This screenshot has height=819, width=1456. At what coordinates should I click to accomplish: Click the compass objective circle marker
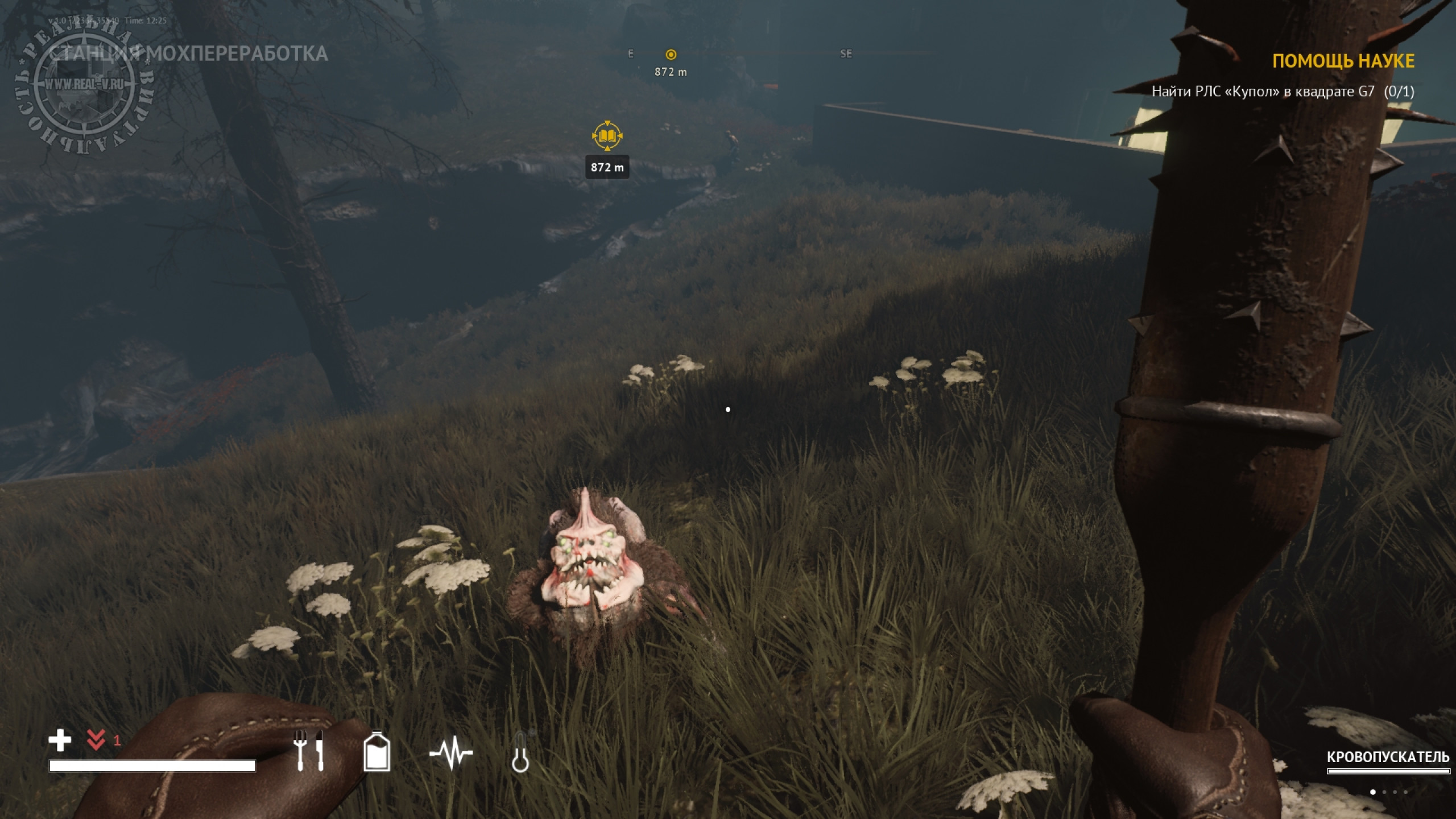(x=671, y=55)
